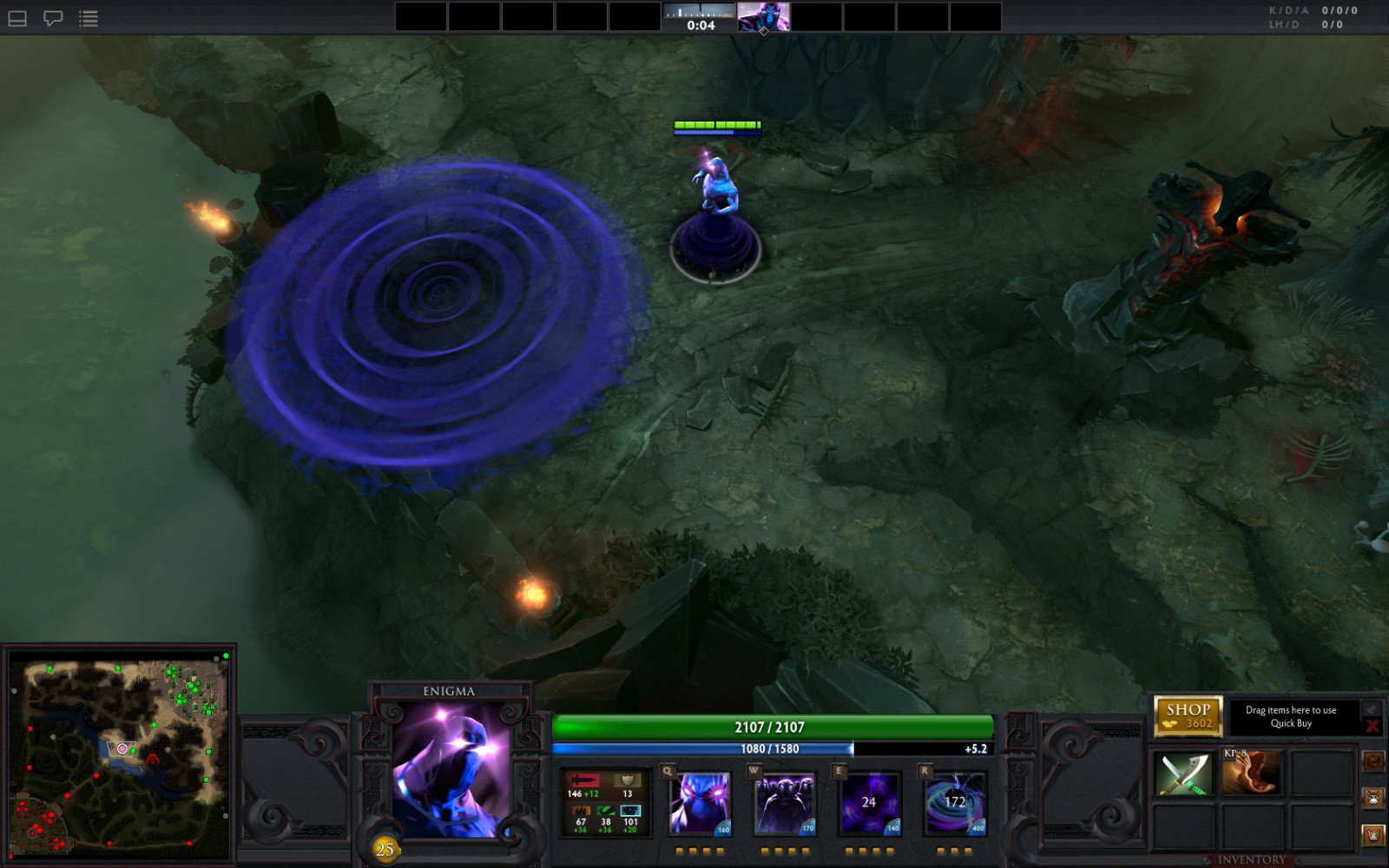This screenshot has width=1389, height=868.
Task: Cast Enigma's Malefice ability
Action: click(700, 804)
